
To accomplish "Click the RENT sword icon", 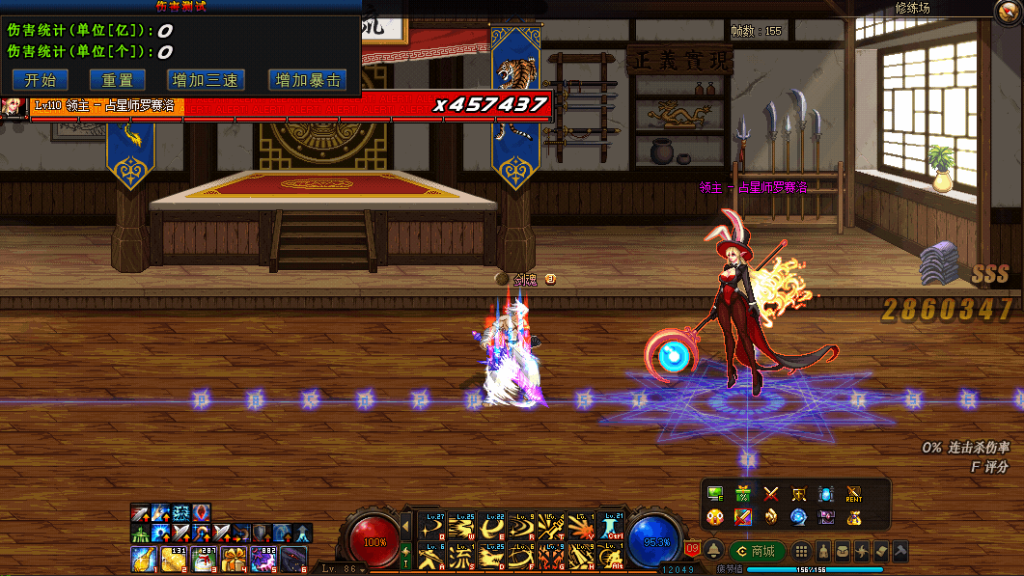I will pyautogui.click(x=853, y=493).
